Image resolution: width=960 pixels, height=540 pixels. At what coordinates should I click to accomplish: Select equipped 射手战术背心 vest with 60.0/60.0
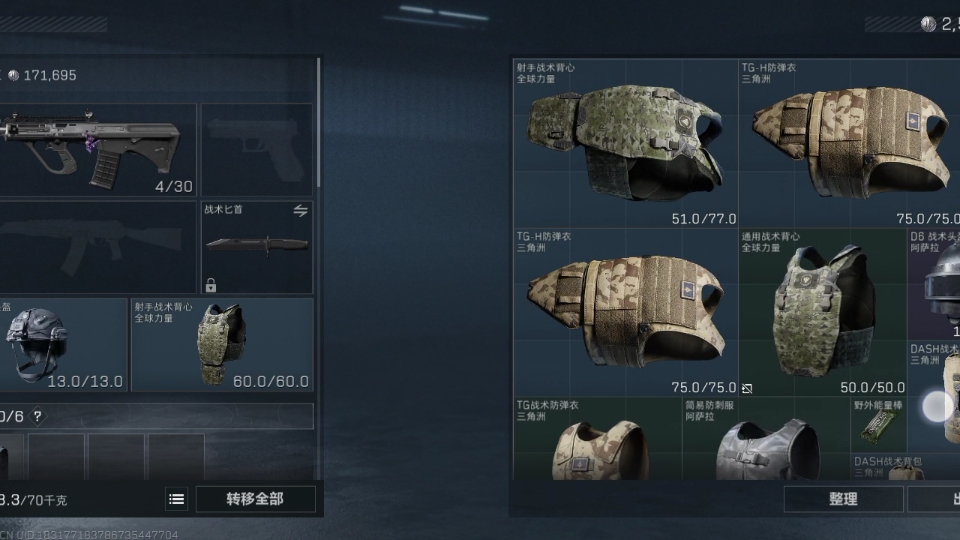pos(222,344)
